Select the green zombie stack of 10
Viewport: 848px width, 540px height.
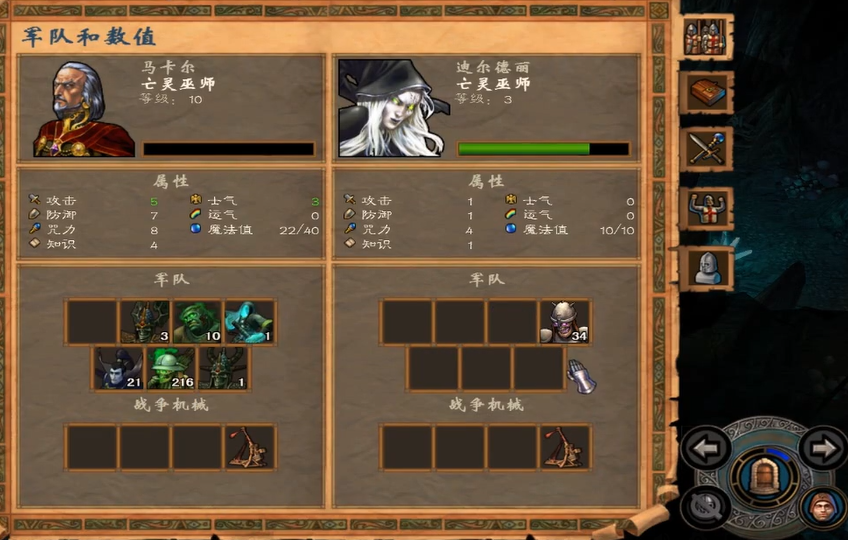point(197,322)
